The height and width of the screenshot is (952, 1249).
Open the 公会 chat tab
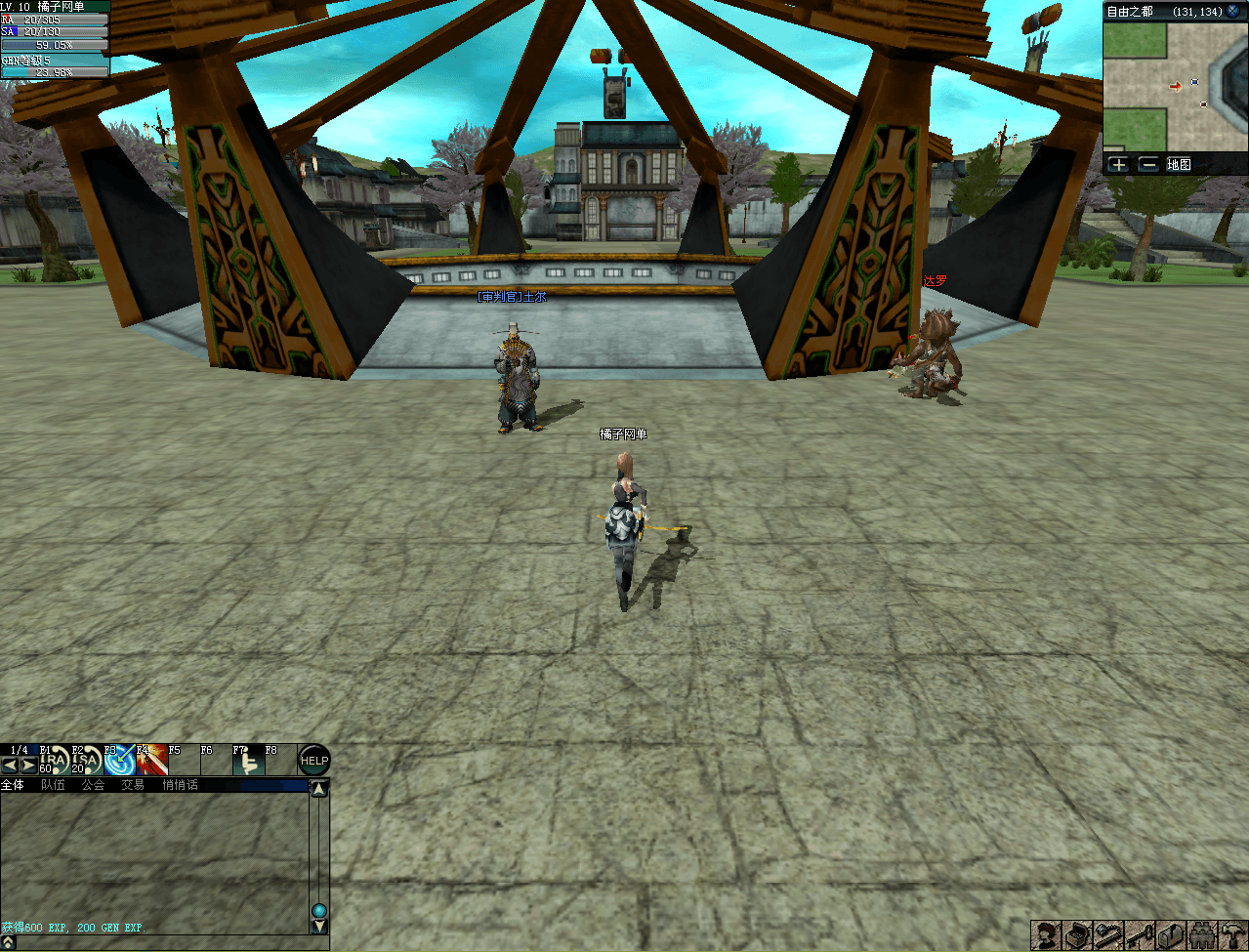93,785
